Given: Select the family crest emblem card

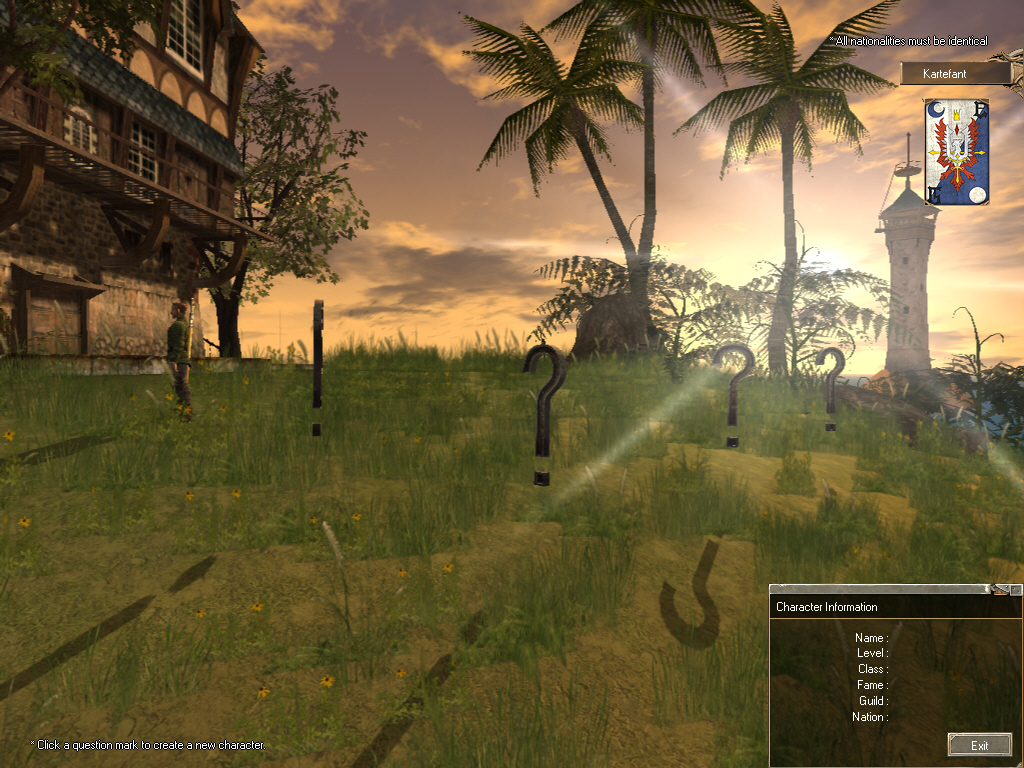Looking at the screenshot, I should coord(956,152).
